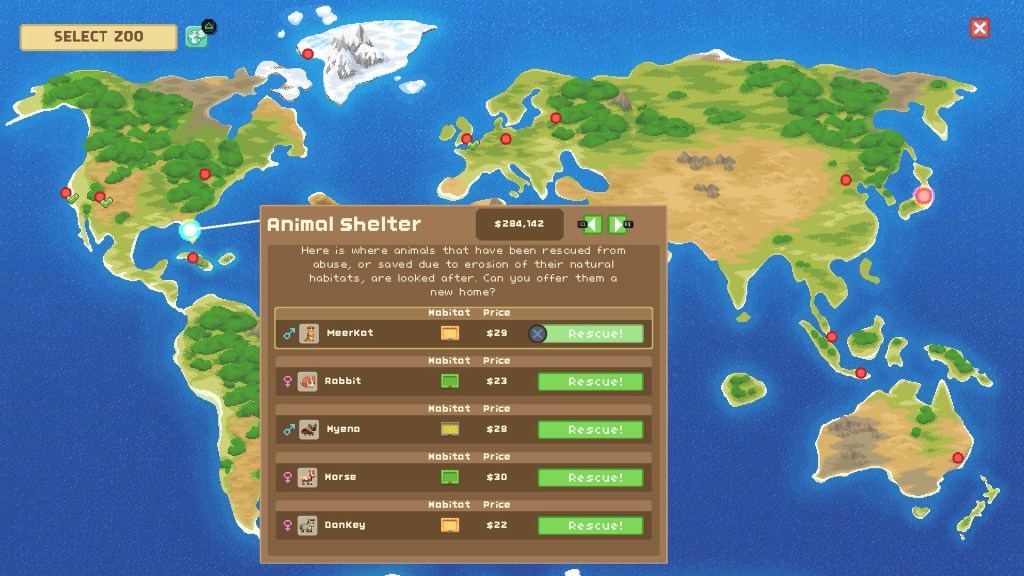This screenshot has width=1024, height=576.
Task: Go to the next shelter page arrow
Action: (618, 225)
